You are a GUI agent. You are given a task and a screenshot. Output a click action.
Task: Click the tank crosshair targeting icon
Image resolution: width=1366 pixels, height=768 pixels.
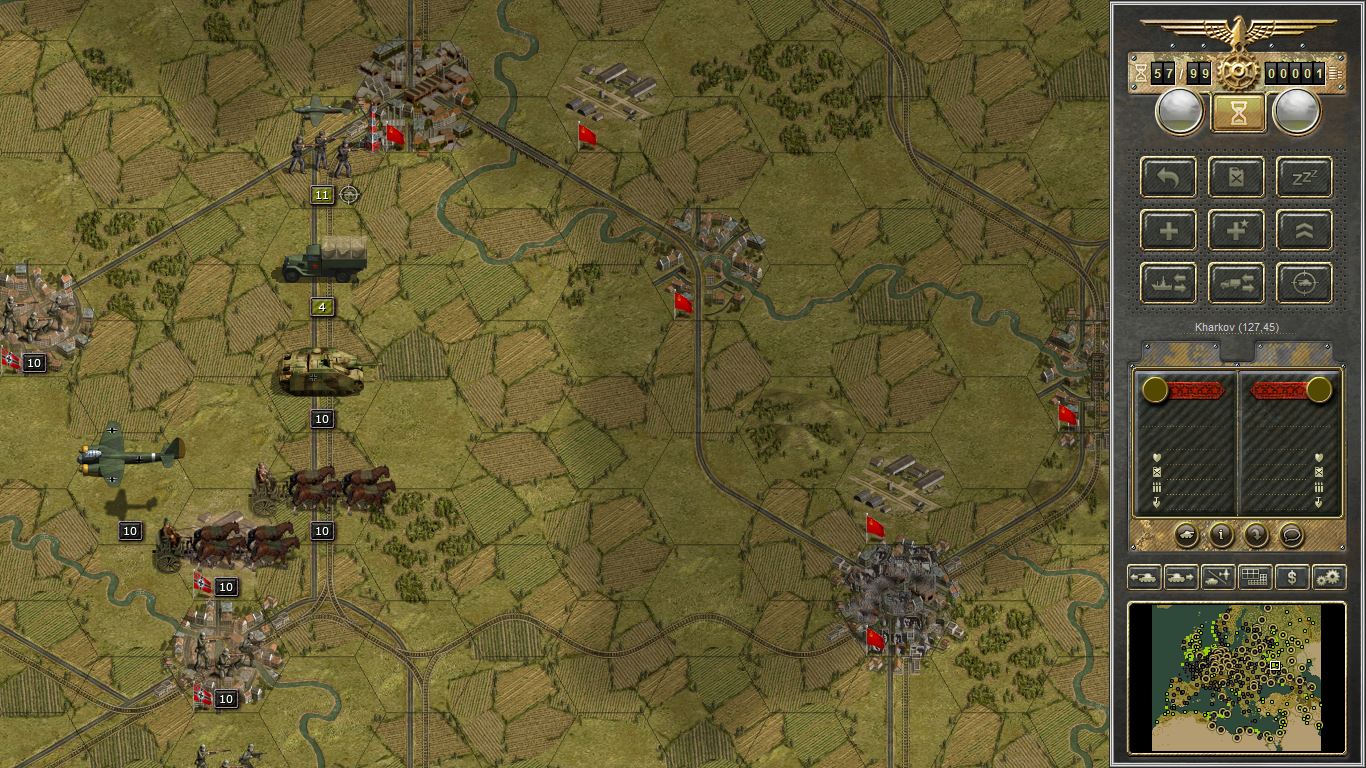pyautogui.click(x=1302, y=283)
